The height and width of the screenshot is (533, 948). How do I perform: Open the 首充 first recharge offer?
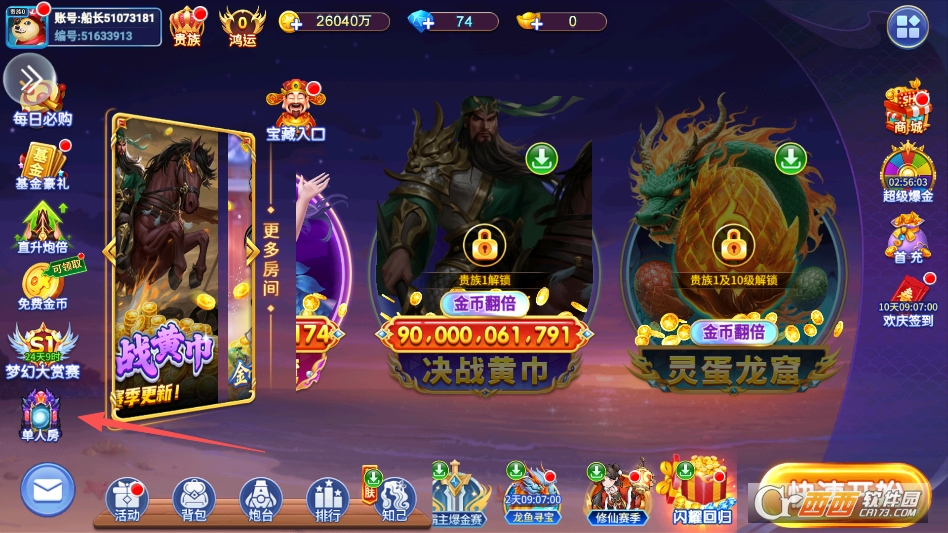(x=907, y=239)
